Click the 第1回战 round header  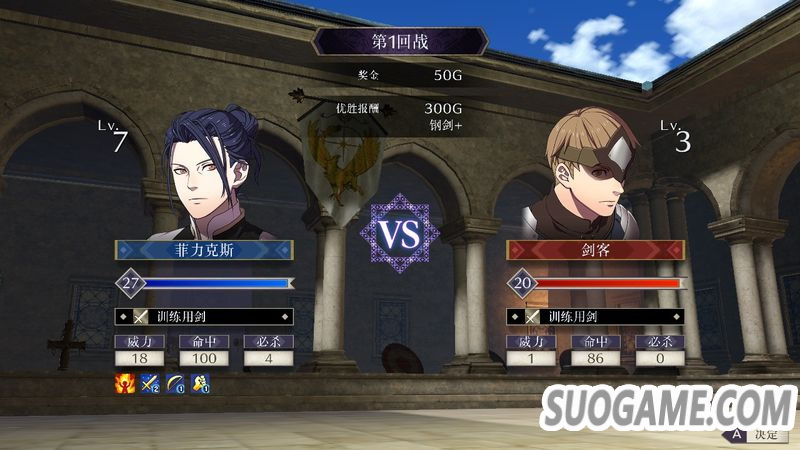400,41
